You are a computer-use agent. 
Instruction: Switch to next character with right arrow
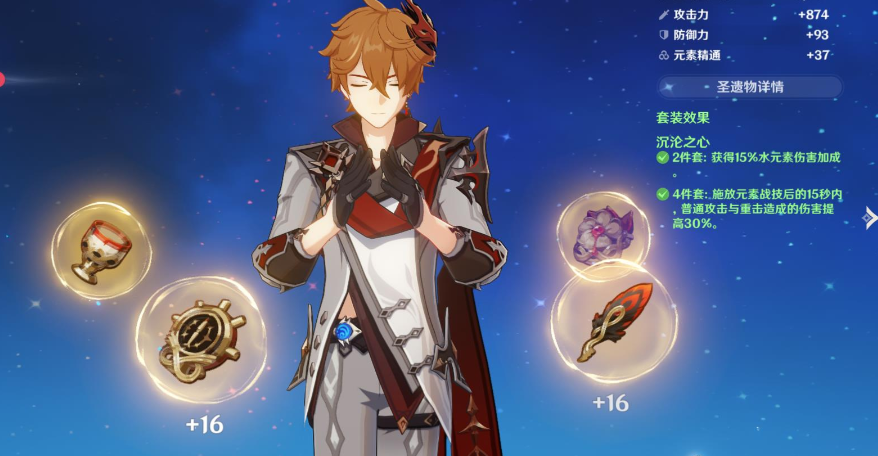click(x=870, y=217)
